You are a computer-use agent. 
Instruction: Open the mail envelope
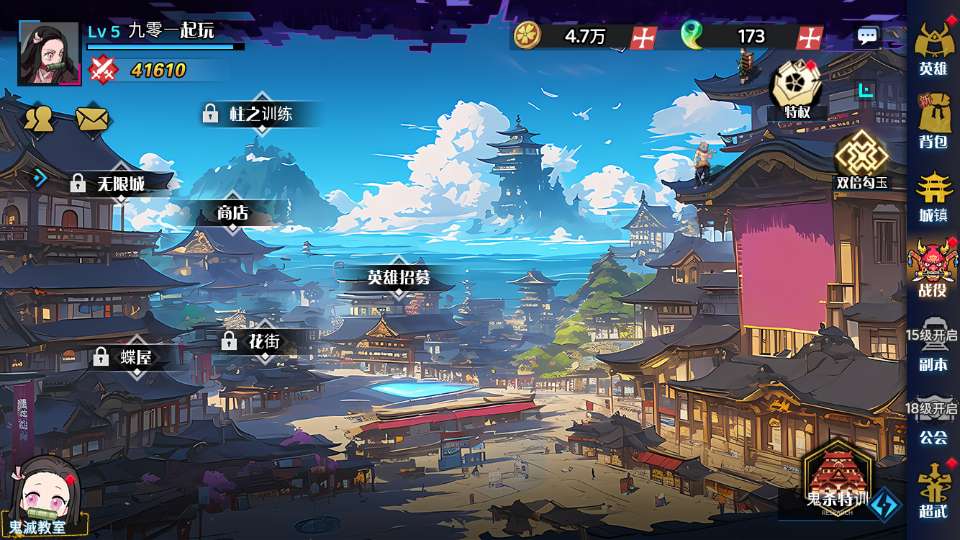92,118
